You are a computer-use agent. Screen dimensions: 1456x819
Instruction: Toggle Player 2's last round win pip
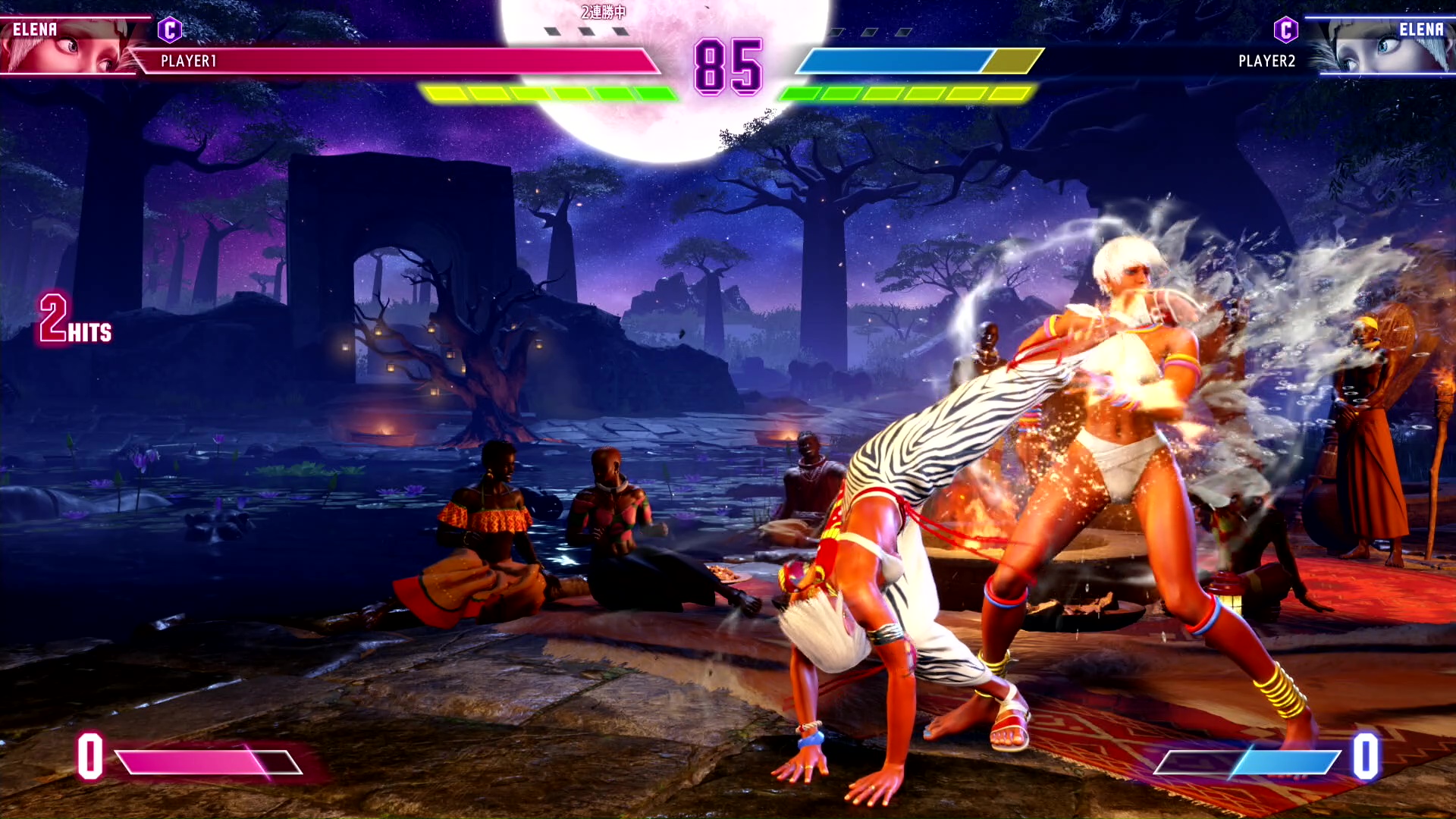coord(904,31)
